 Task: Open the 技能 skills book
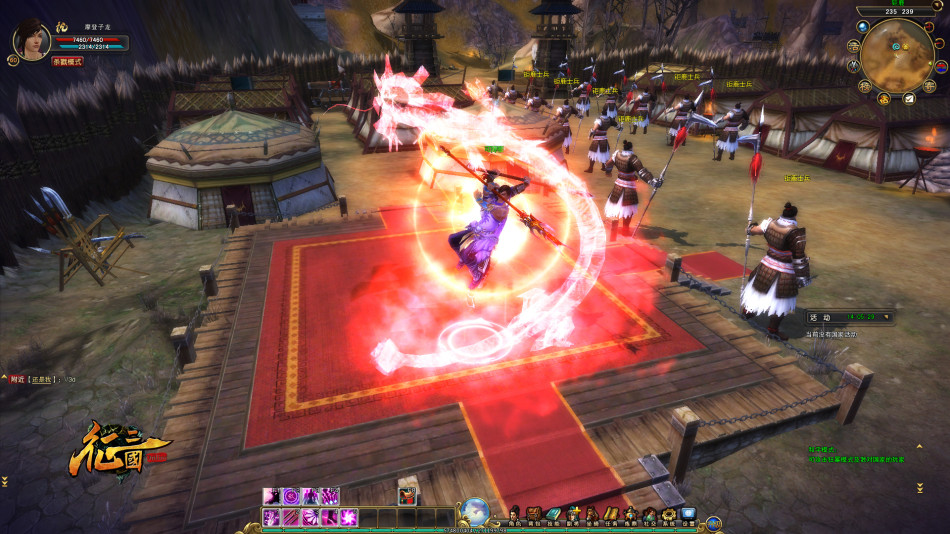coord(553,515)
